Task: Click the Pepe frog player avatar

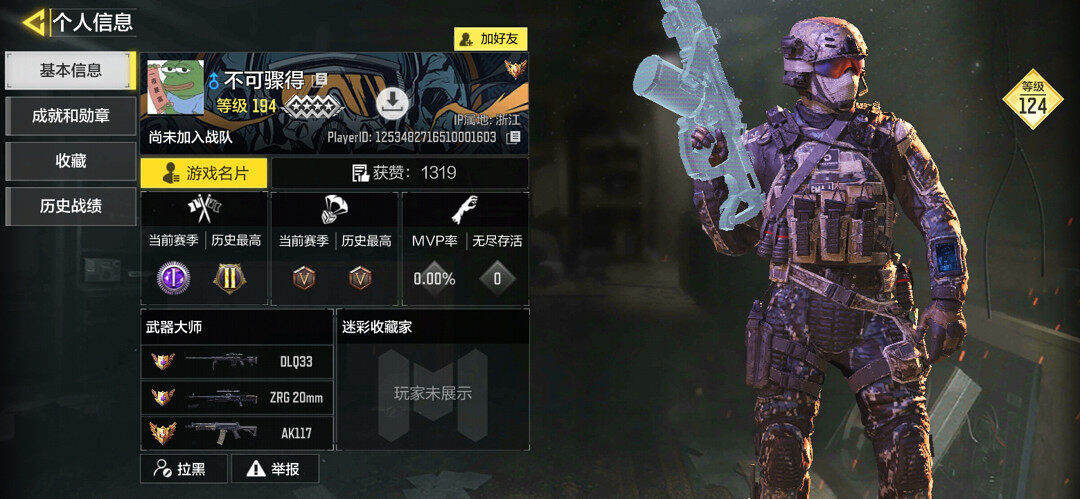Action: tap(176, 87)
